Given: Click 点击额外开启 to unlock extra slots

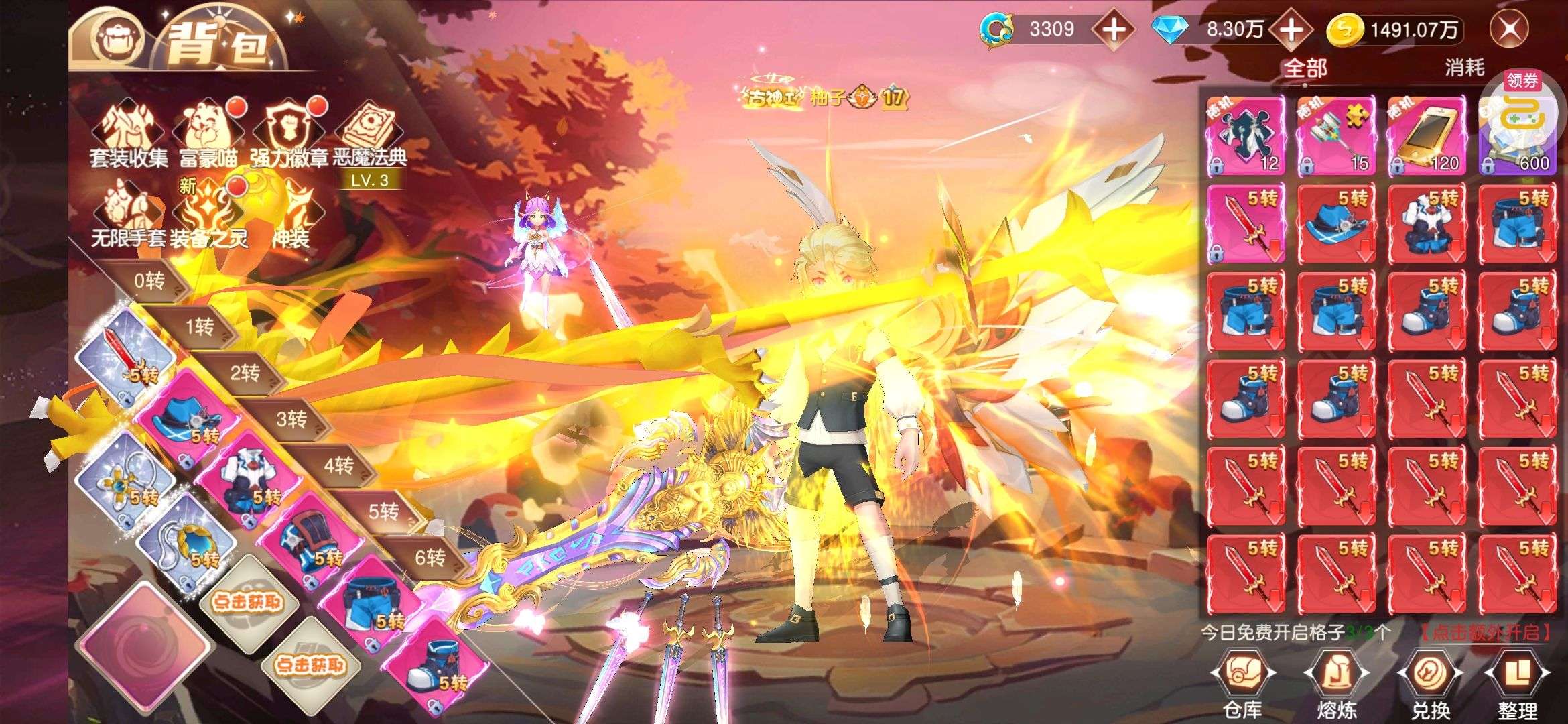Looking at the screenshot, I should pyautogui.click(x=1486, y=632).
